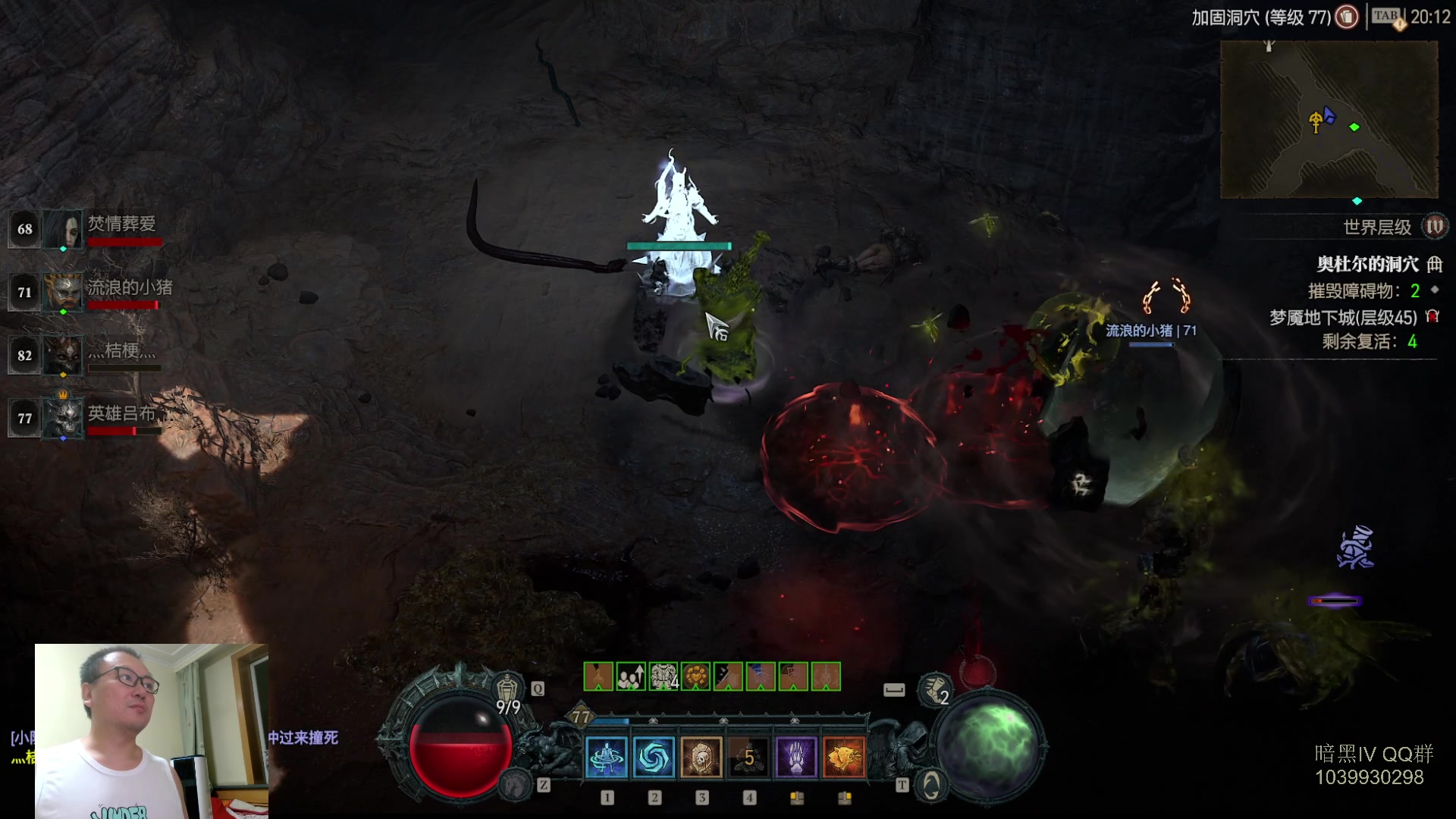Screen dimensions: 1456x819
Task: Activate the cyclone armor skill
Action: pos(607,757)
